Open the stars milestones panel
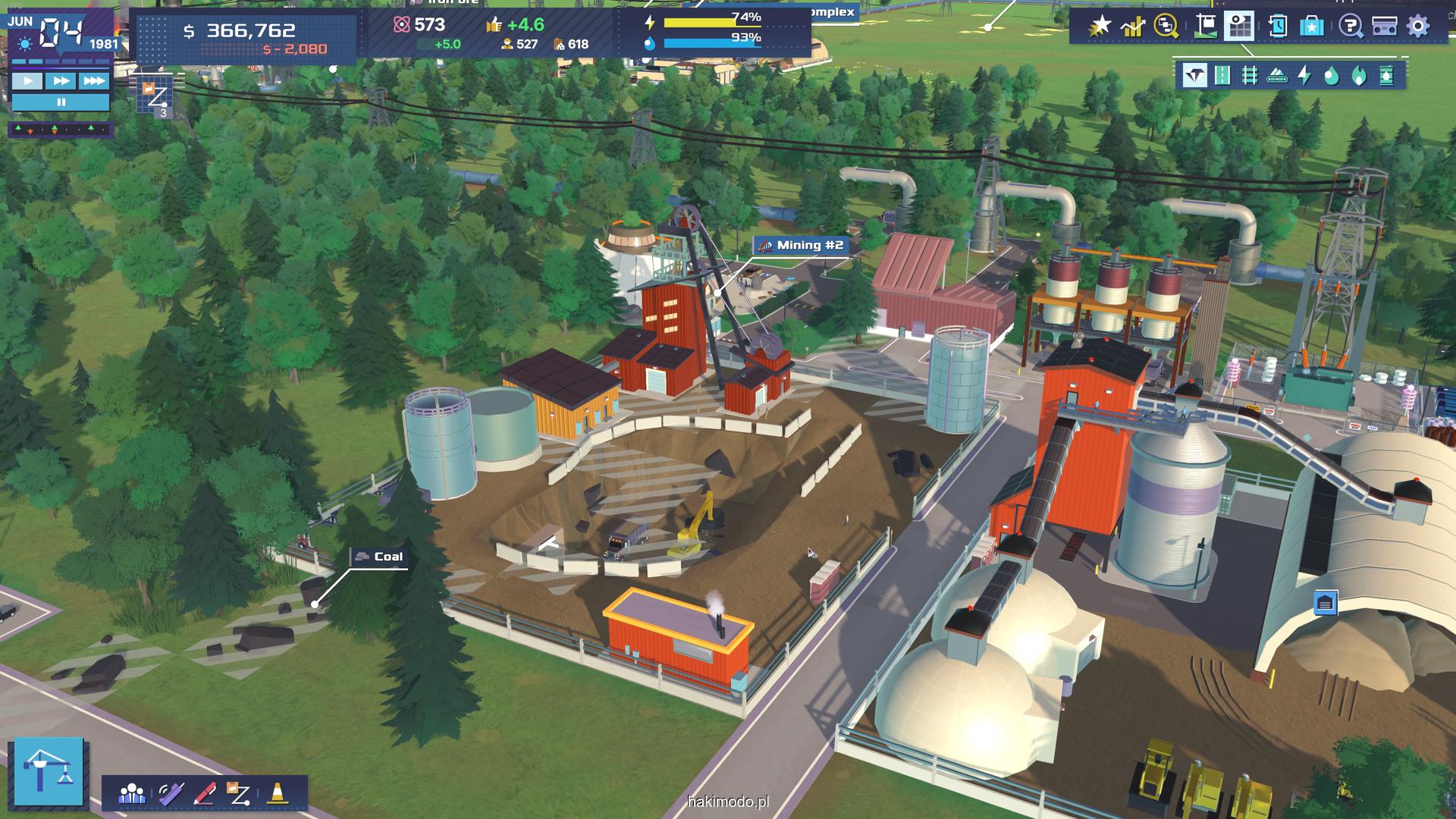This screenshot has width=1456, height=819. coord(1099,27)
